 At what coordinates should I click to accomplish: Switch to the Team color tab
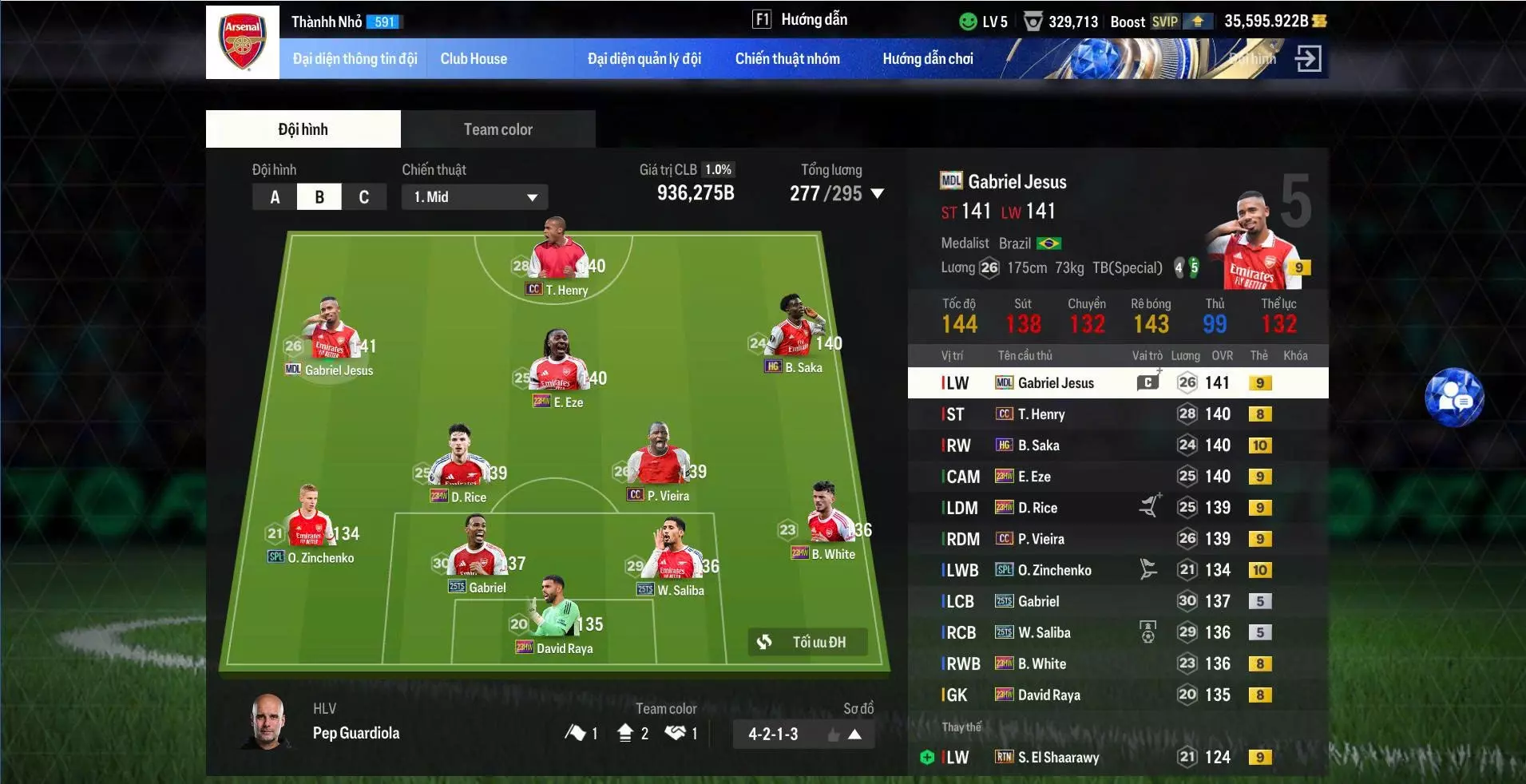coord(497,129)
